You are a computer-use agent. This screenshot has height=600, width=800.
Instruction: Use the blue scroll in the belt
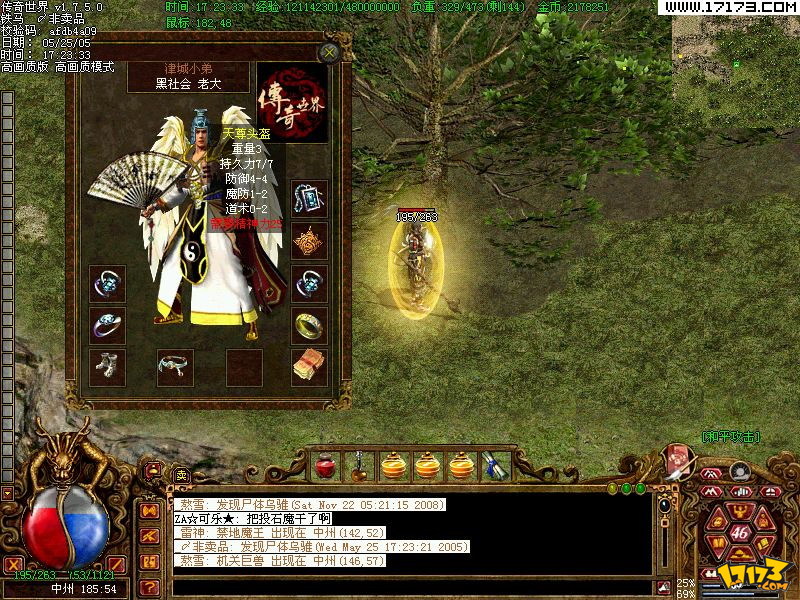[494, 466]
